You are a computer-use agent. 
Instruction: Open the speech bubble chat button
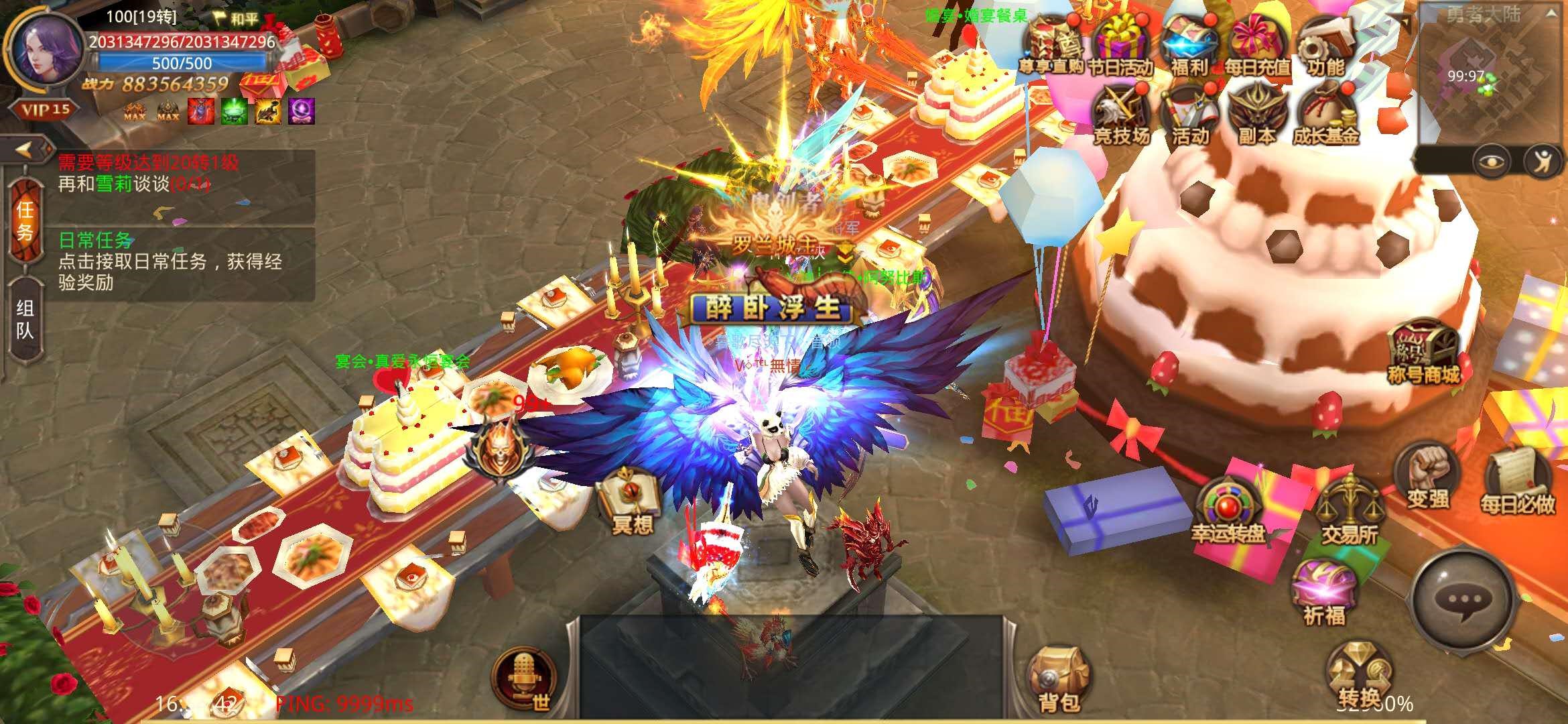click(x=1464, y=600)
